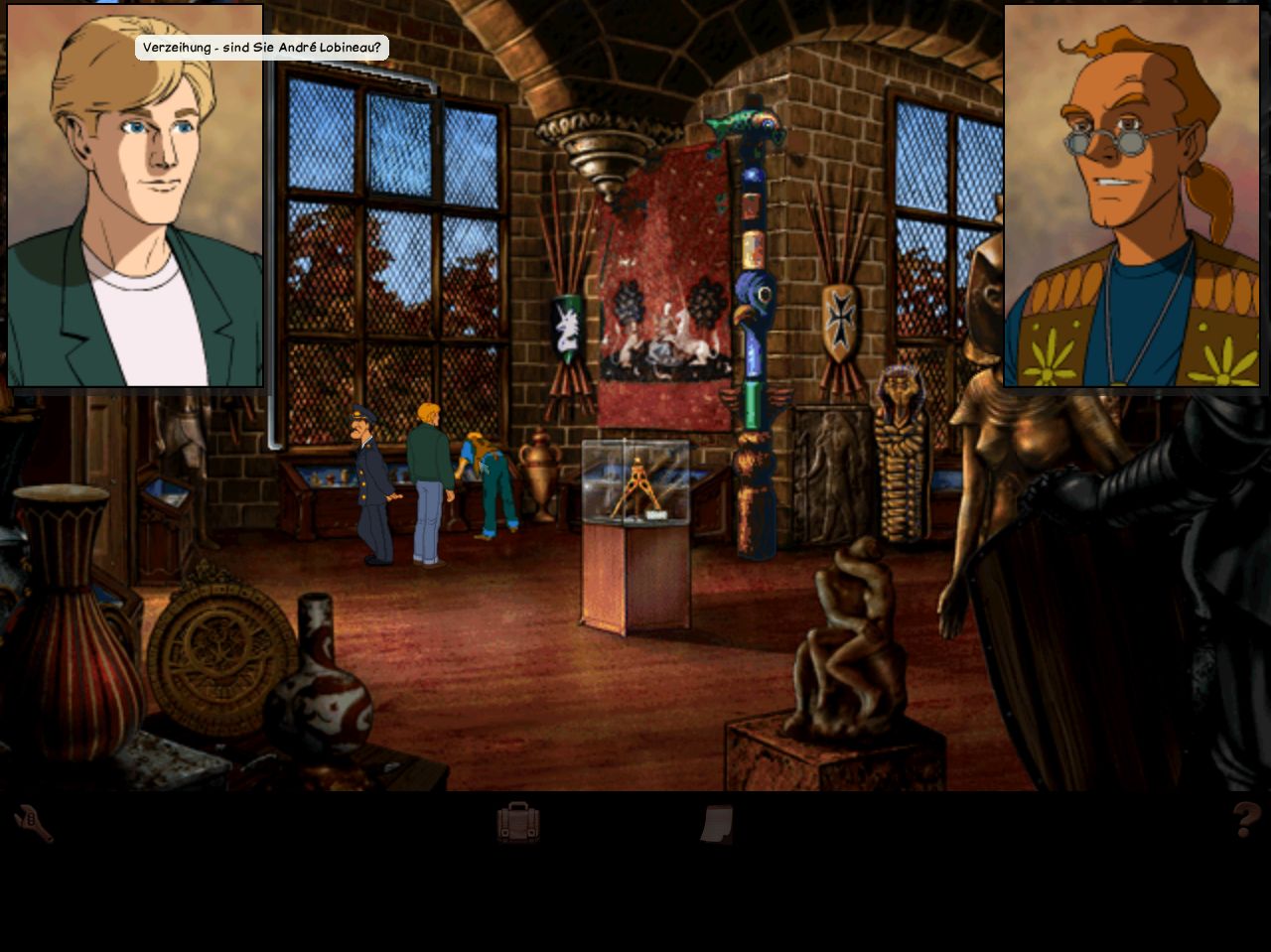
Task: Show help with the question mark icon
Action: coord(1246,820)
